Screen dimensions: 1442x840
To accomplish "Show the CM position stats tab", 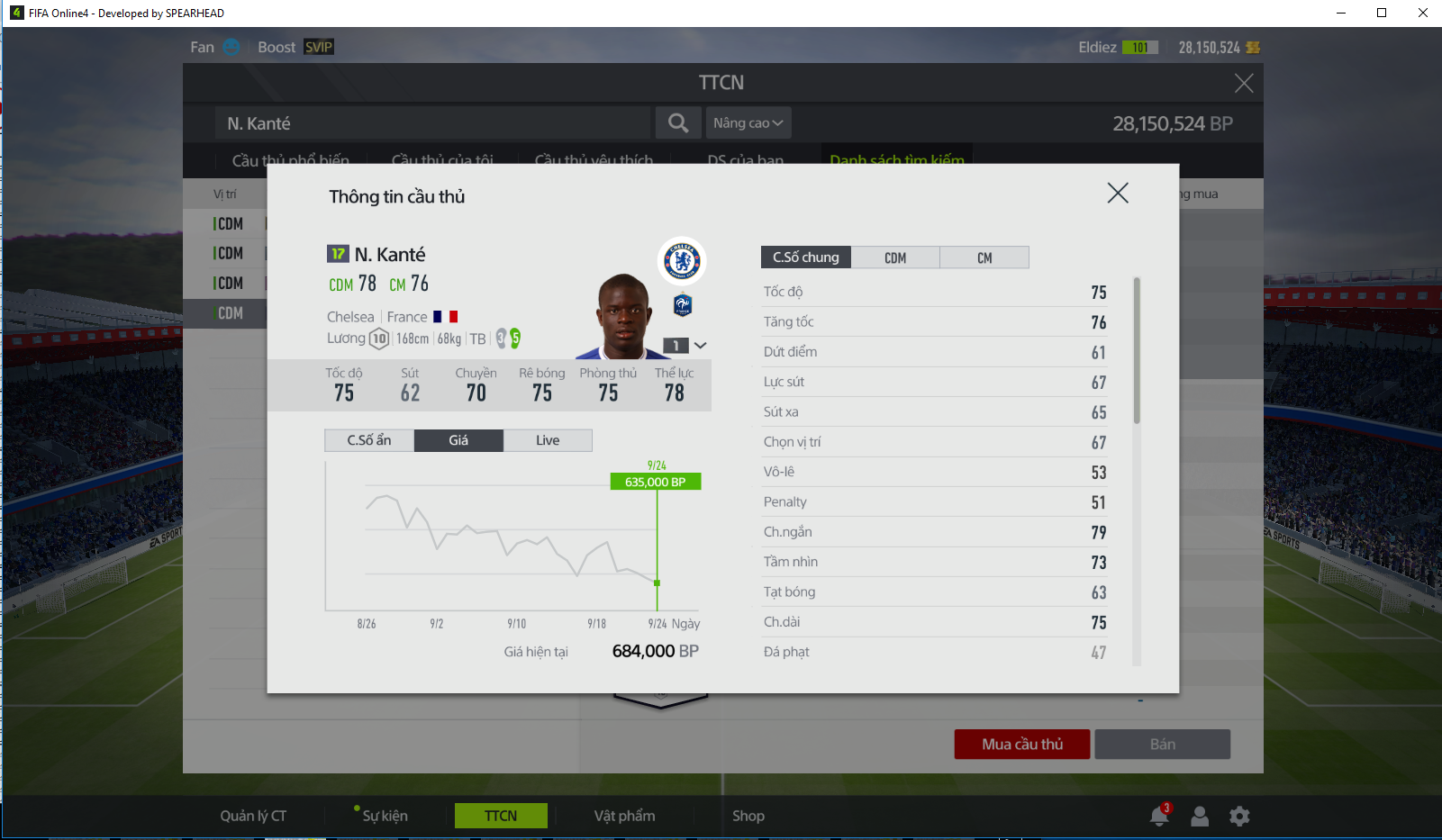I will (x=984, y=257).
